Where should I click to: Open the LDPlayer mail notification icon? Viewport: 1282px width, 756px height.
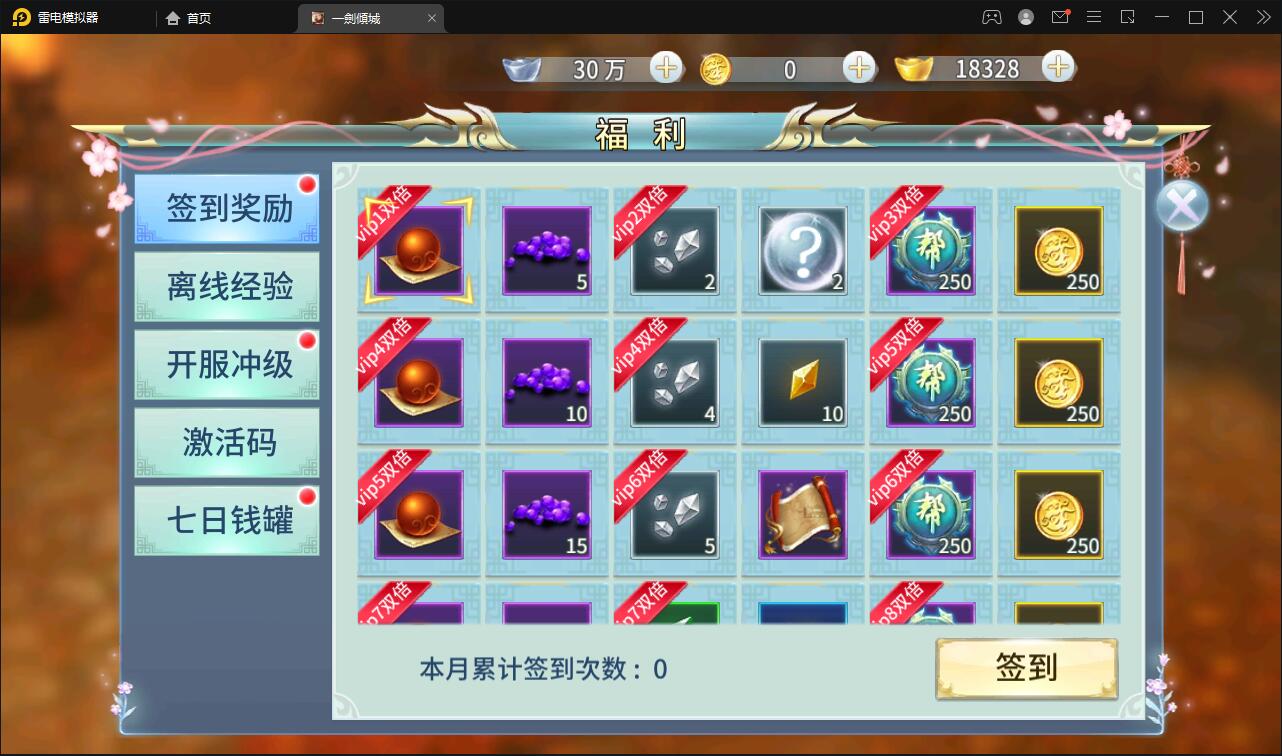1060,17
